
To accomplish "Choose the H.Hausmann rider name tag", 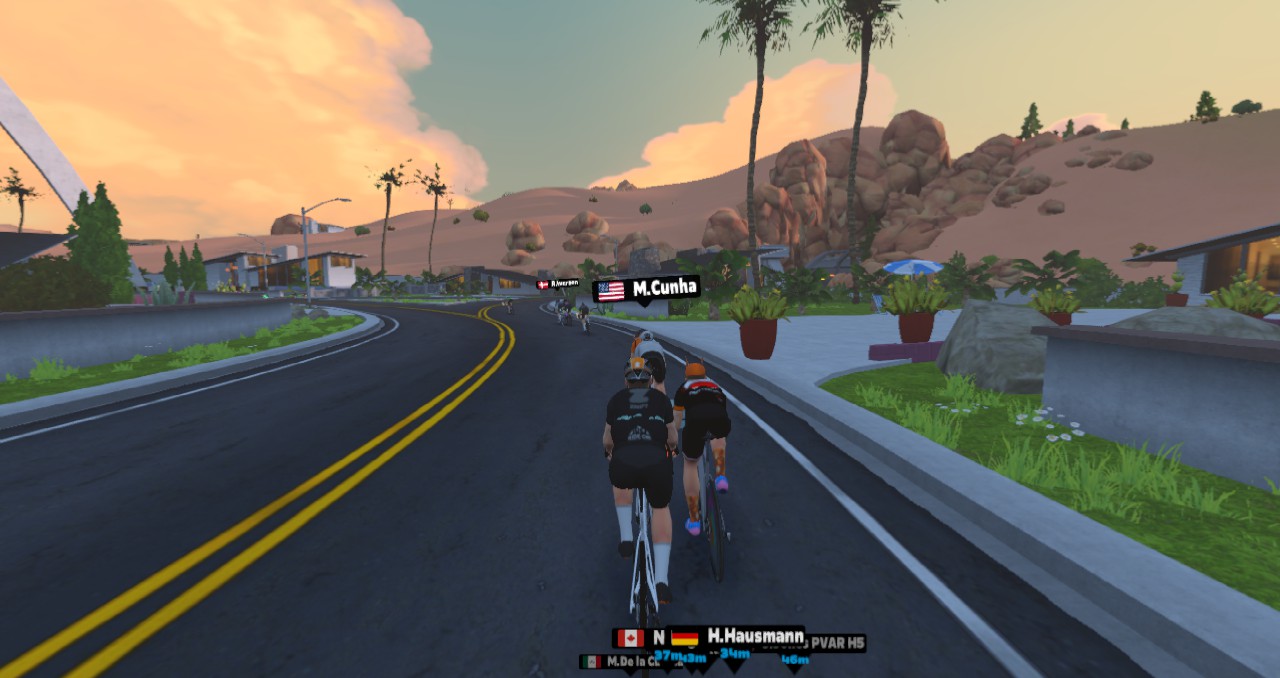I will [737, 636].
